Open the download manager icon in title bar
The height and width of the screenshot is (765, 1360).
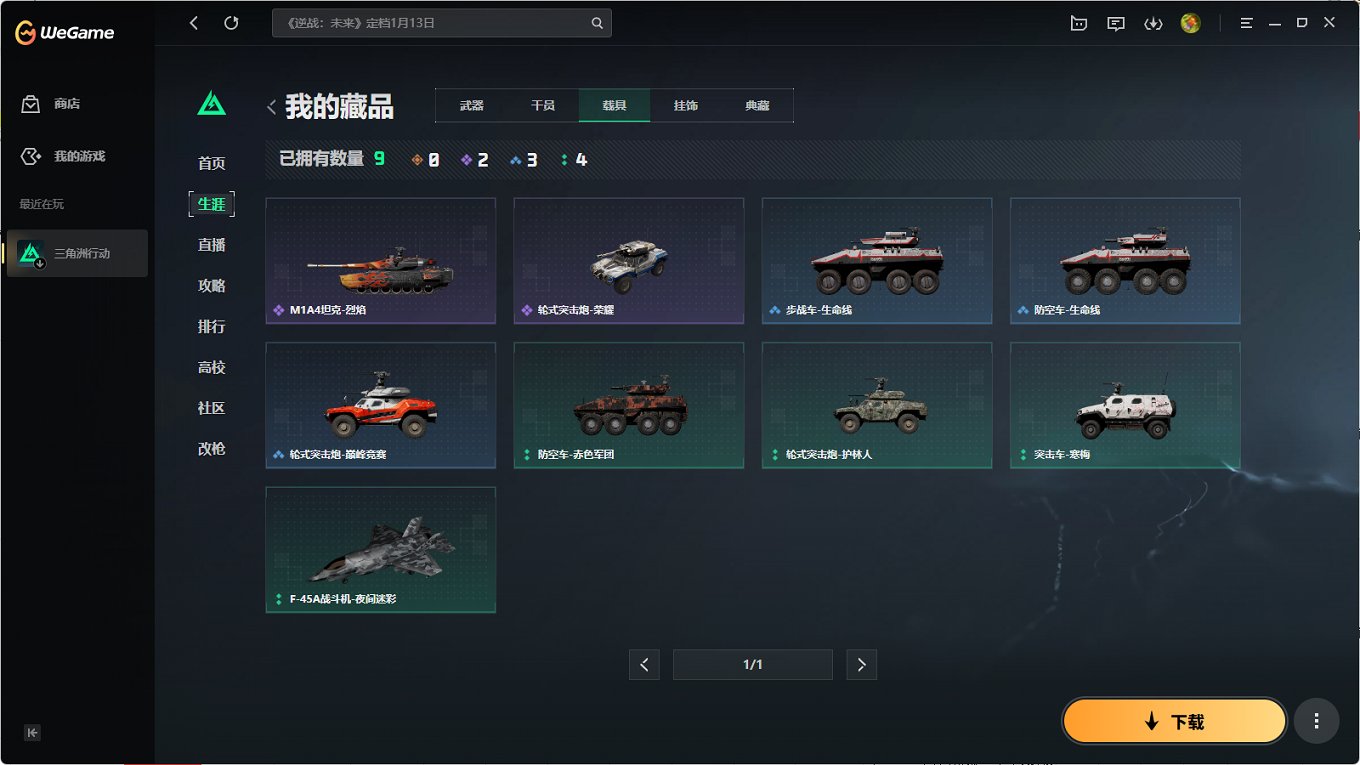pos(1153,22)
